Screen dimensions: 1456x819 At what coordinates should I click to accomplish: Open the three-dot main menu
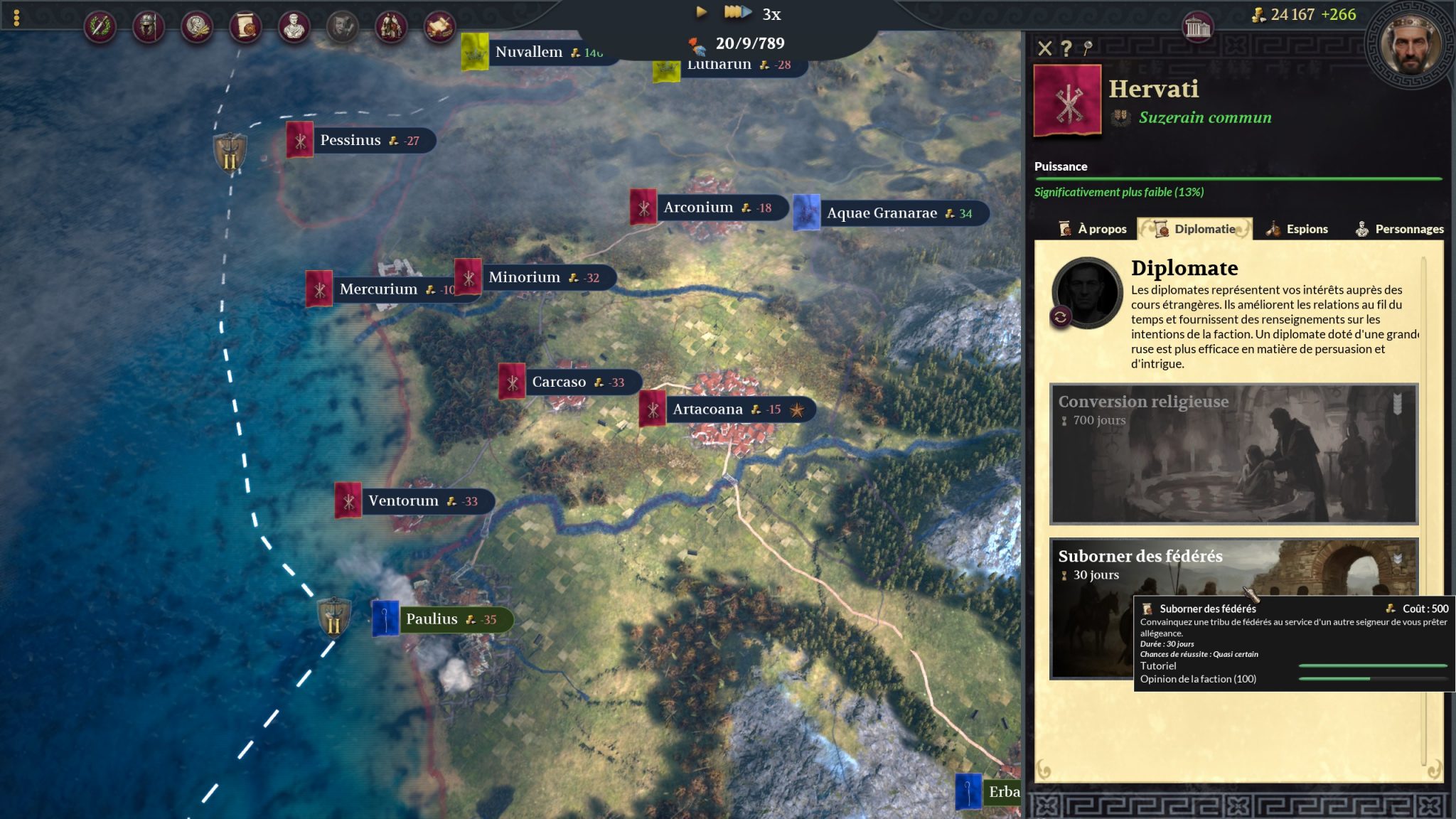coord(16,18)
